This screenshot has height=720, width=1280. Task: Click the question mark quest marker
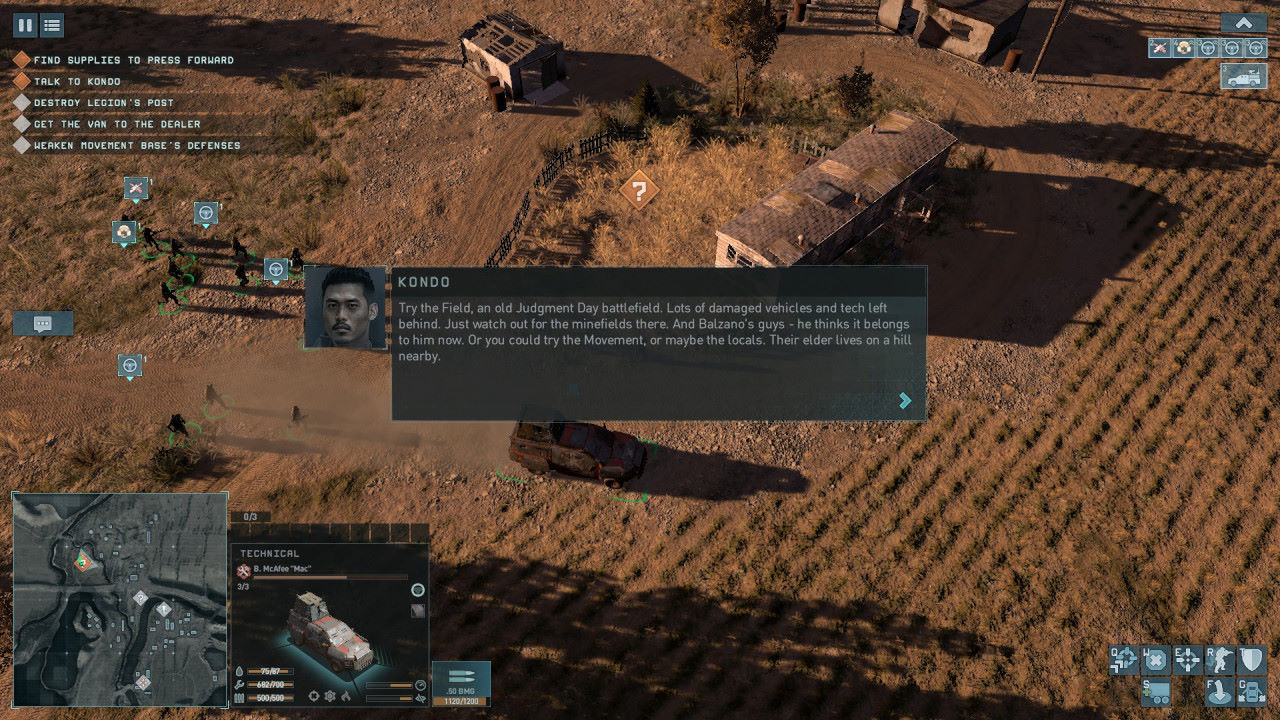pos(638,189)
